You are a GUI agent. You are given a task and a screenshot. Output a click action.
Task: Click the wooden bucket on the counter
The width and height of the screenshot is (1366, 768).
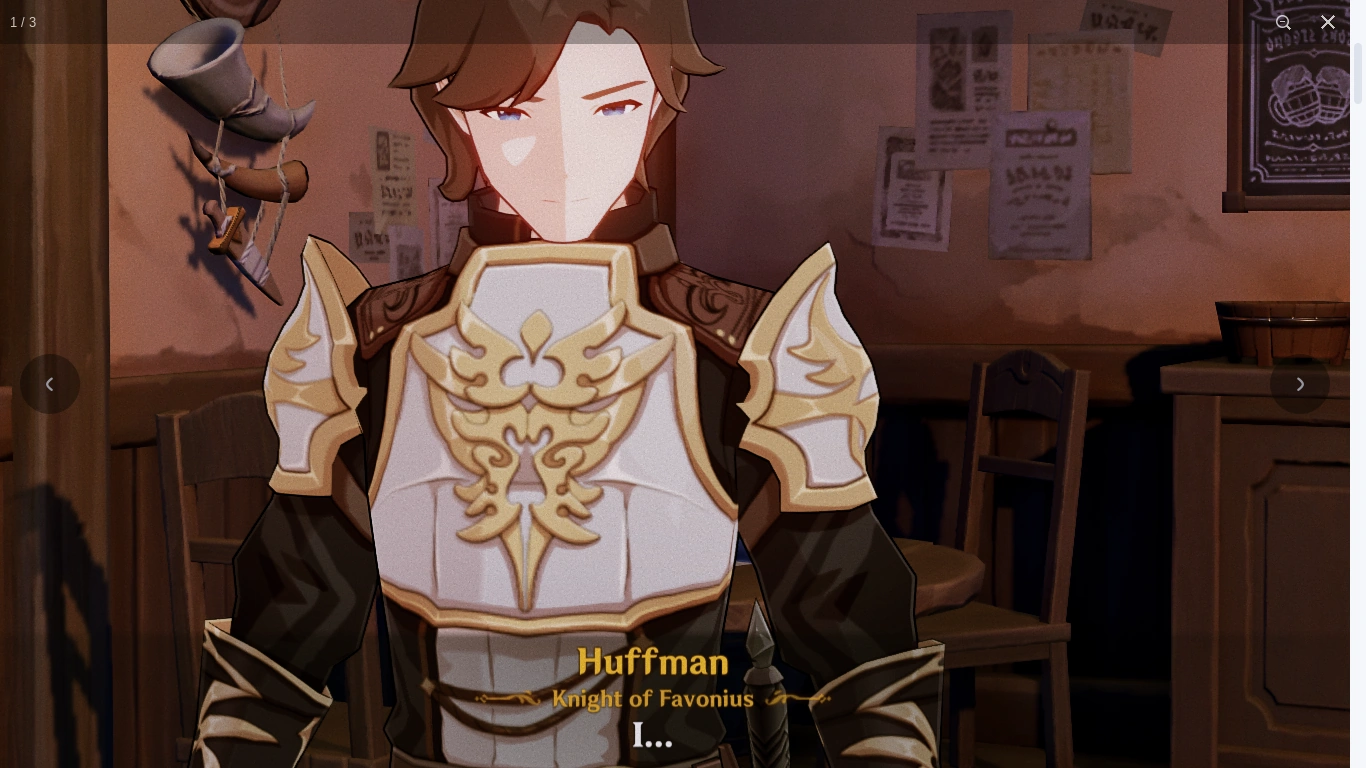(1280, 330)
